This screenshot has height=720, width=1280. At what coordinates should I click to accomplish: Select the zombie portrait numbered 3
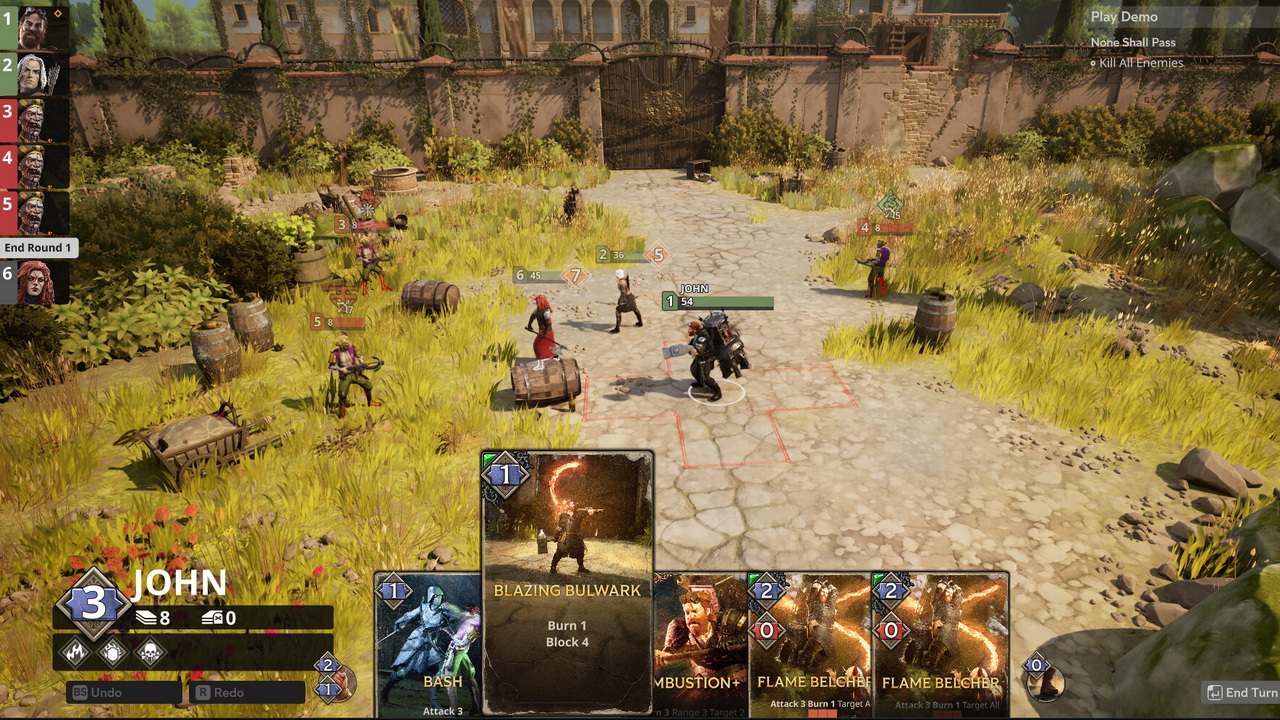[x=34, y=121]
